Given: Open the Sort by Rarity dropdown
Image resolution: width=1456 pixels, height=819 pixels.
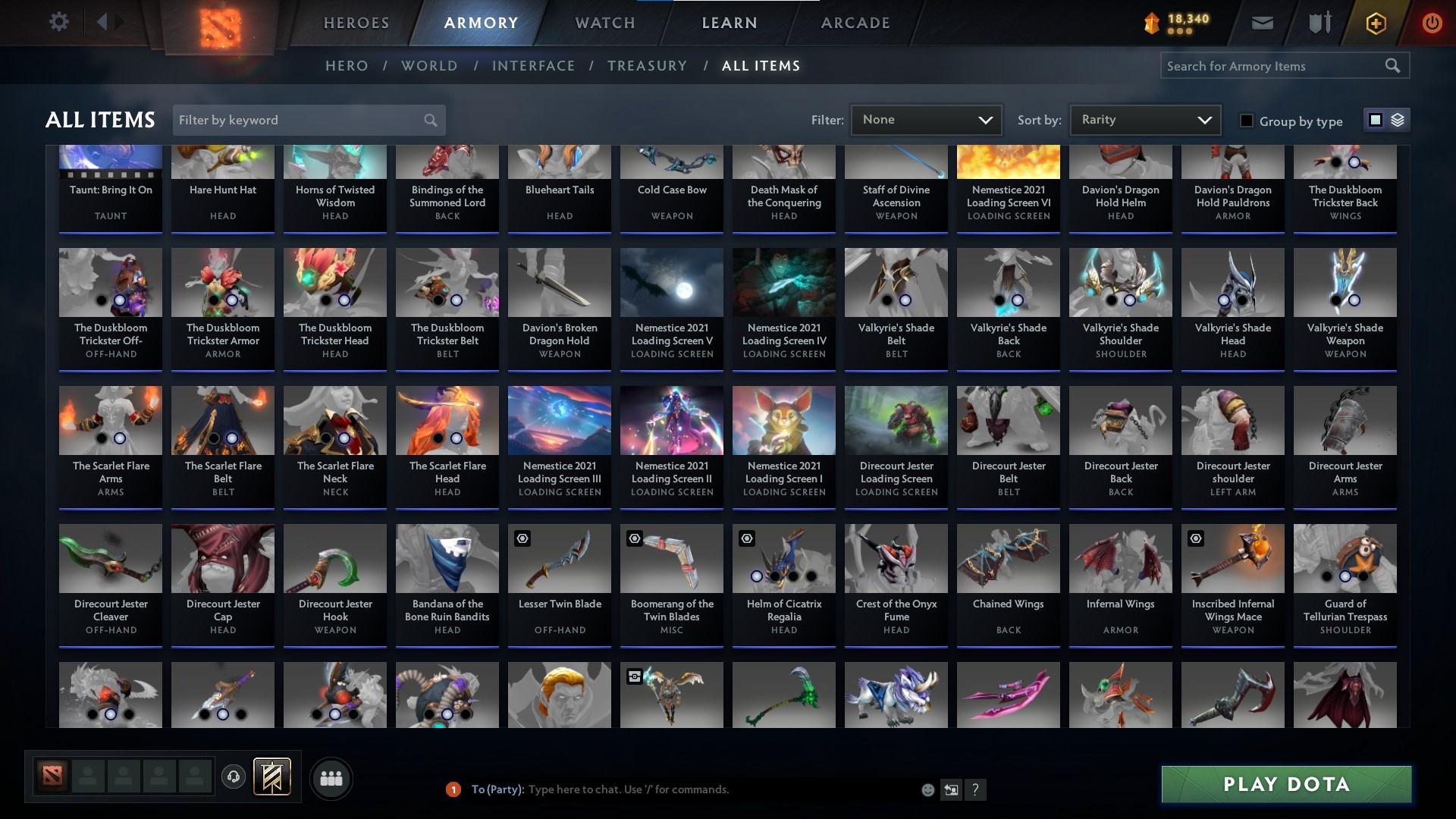Looking at the screenshot, I should coord(1144,119).
